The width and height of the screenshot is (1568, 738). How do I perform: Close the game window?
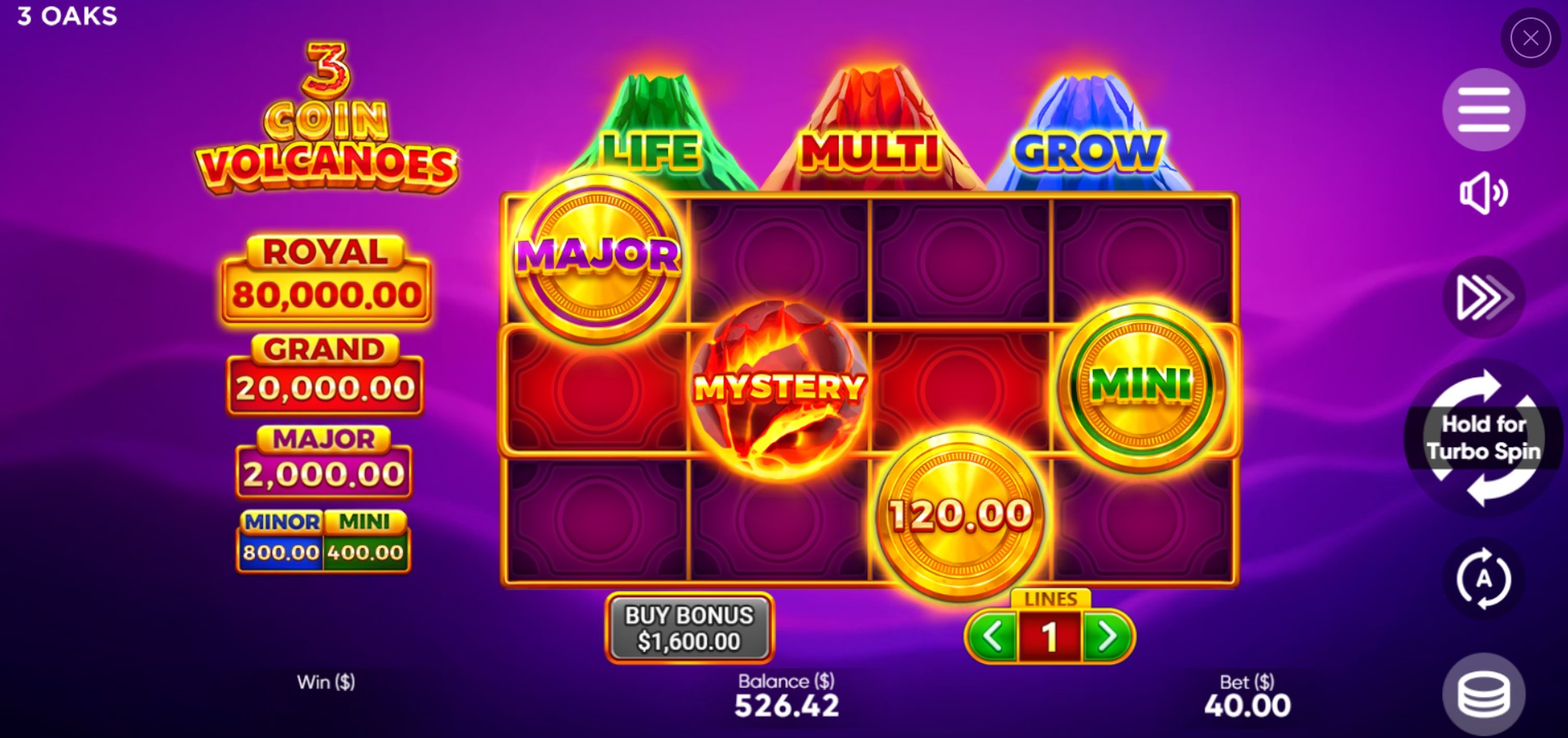click(1529, 37)
